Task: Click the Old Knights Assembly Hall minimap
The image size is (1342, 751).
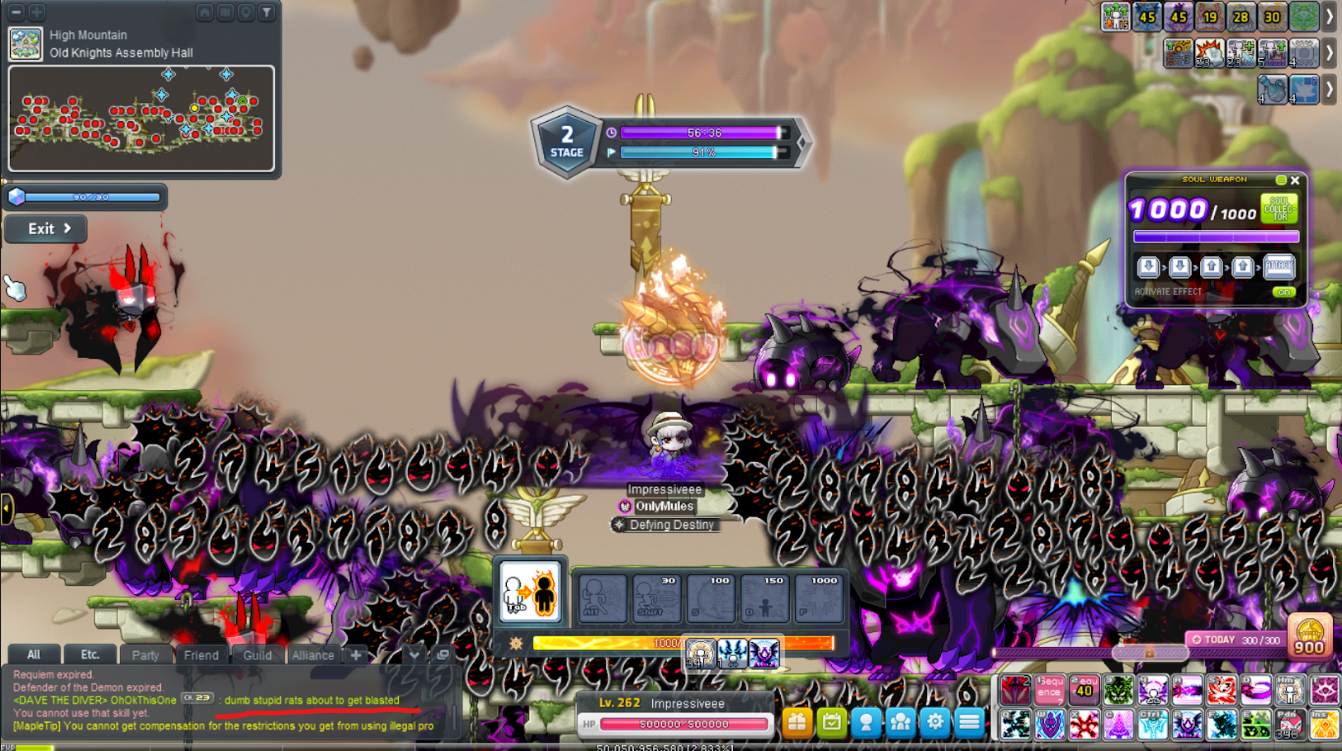Action: tap(141, 118)
